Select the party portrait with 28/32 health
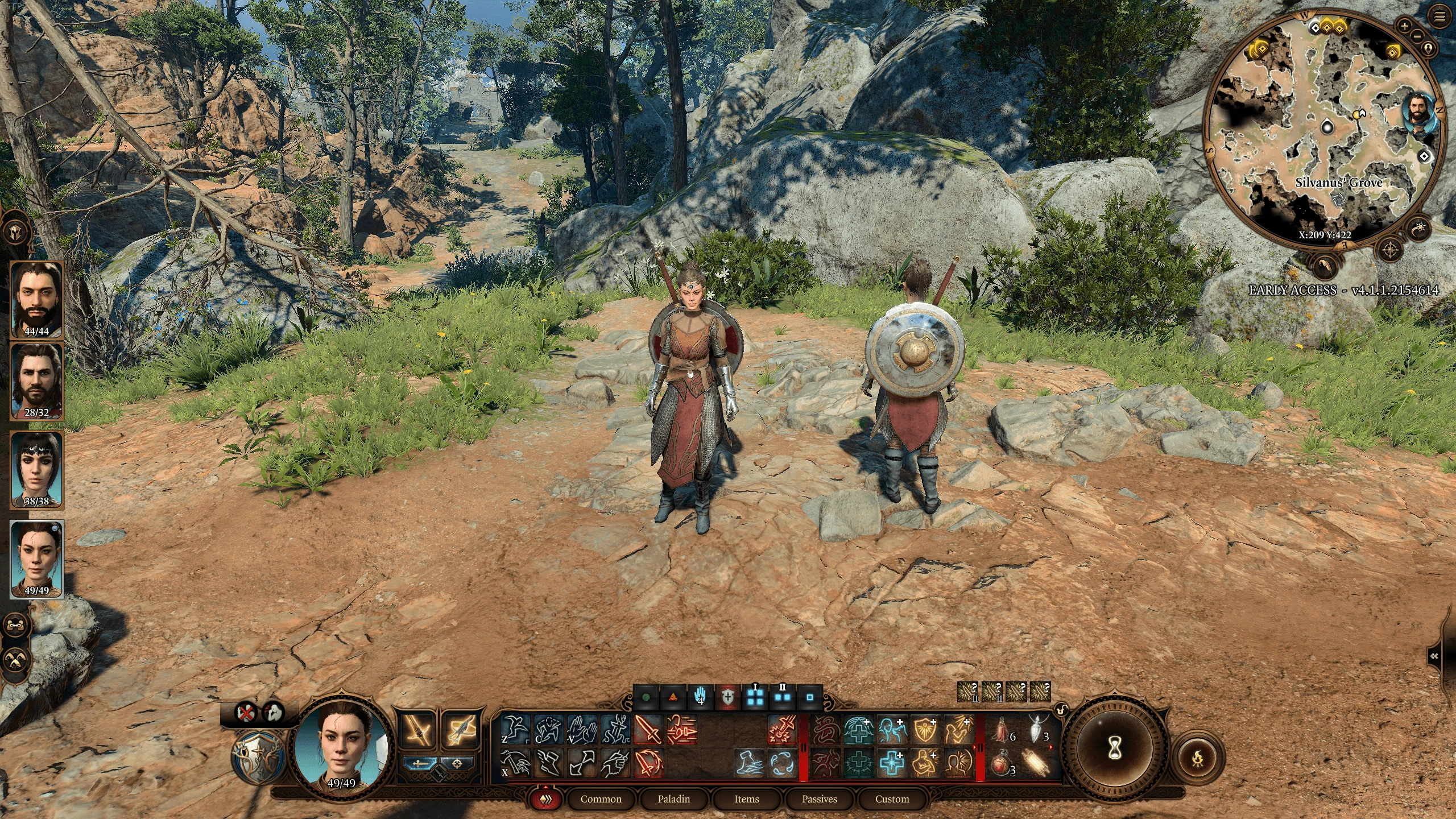Viewport: 1456px width, 819px height. point(37,380)
